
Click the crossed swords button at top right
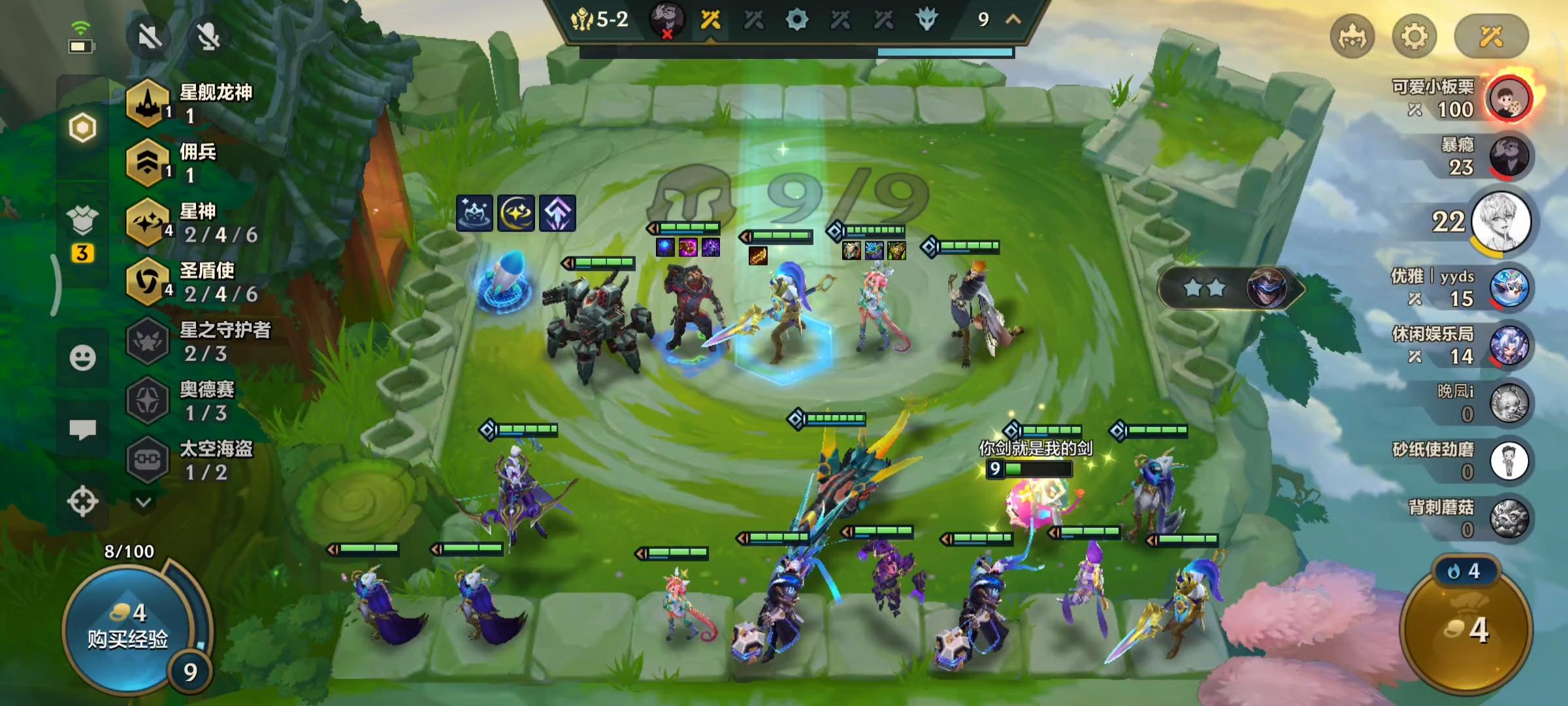(x=1491, y=37)
